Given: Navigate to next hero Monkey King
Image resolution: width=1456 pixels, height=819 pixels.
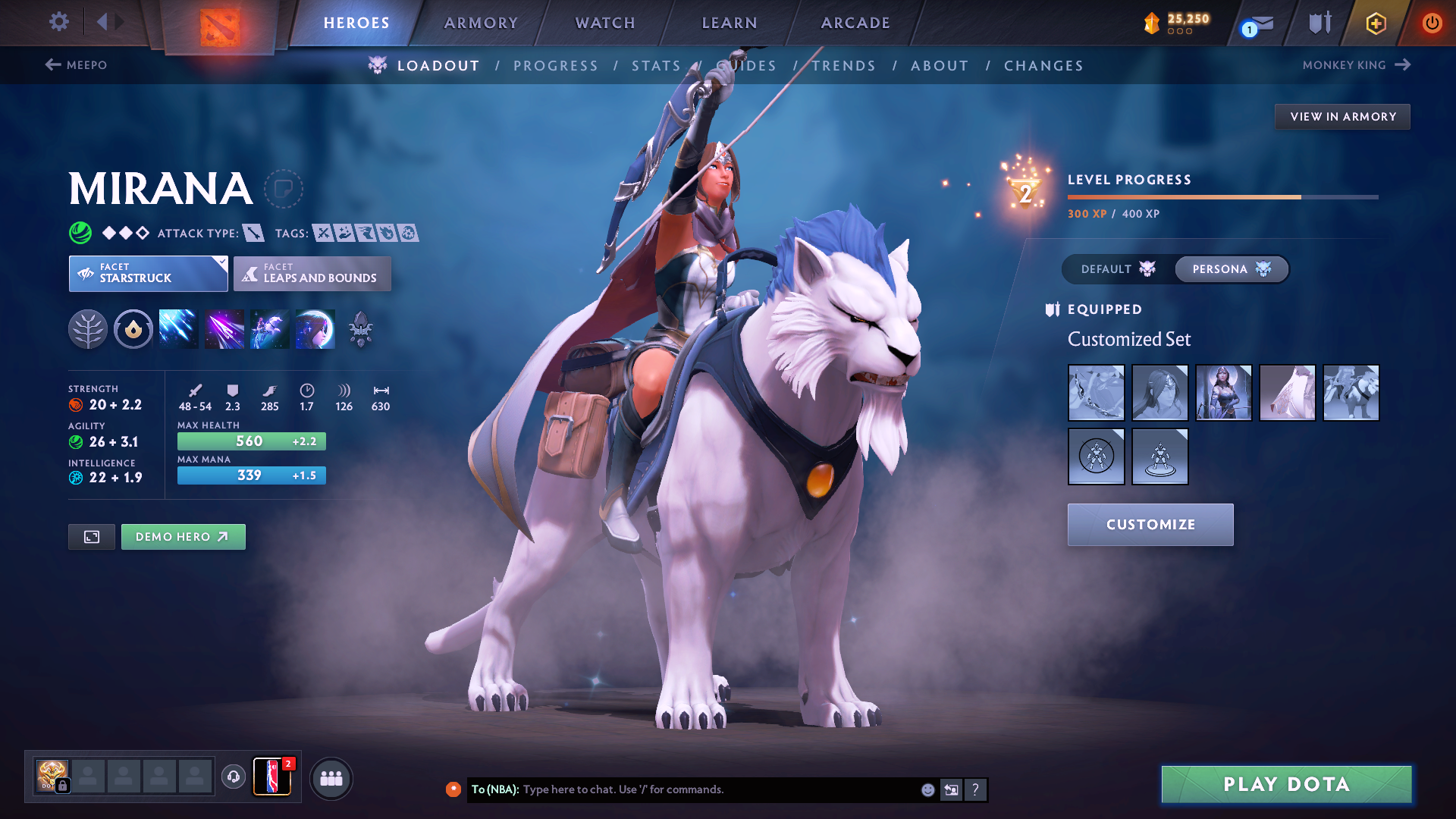Looking at the screenshot, I should (x=1356, y=65).
